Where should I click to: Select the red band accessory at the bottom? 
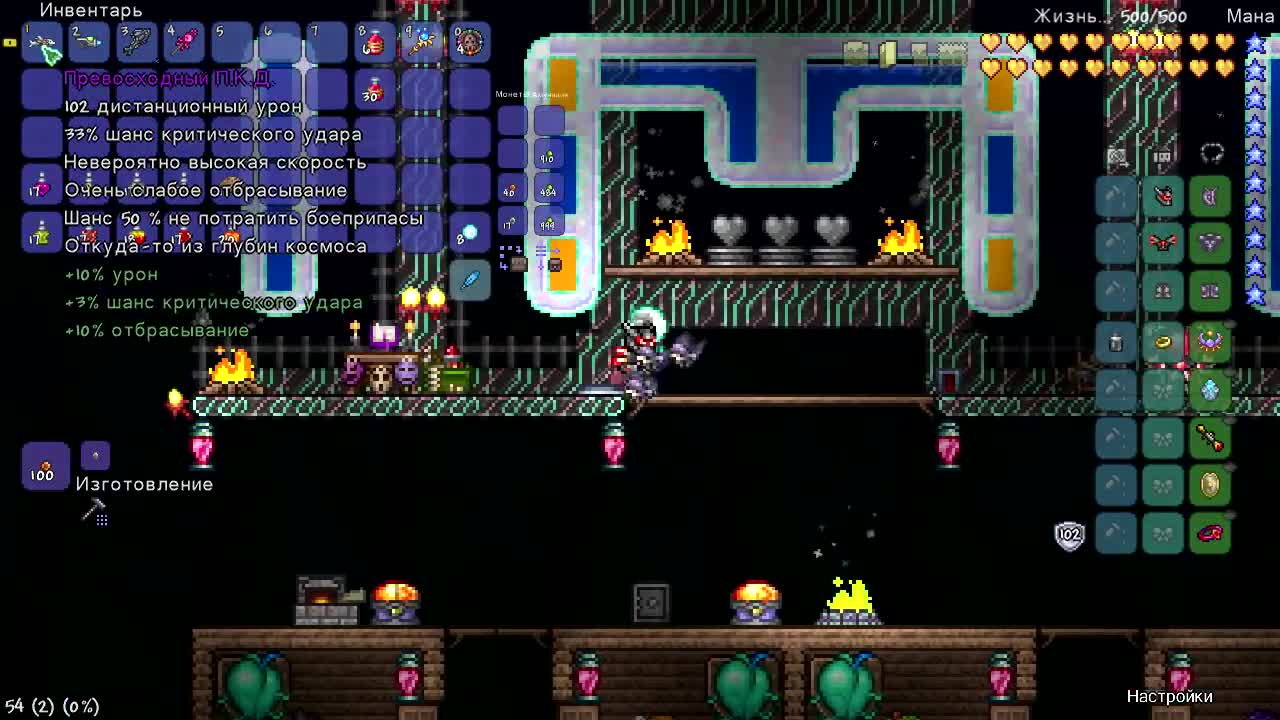pyautogui.click(x=1210, y=533)
